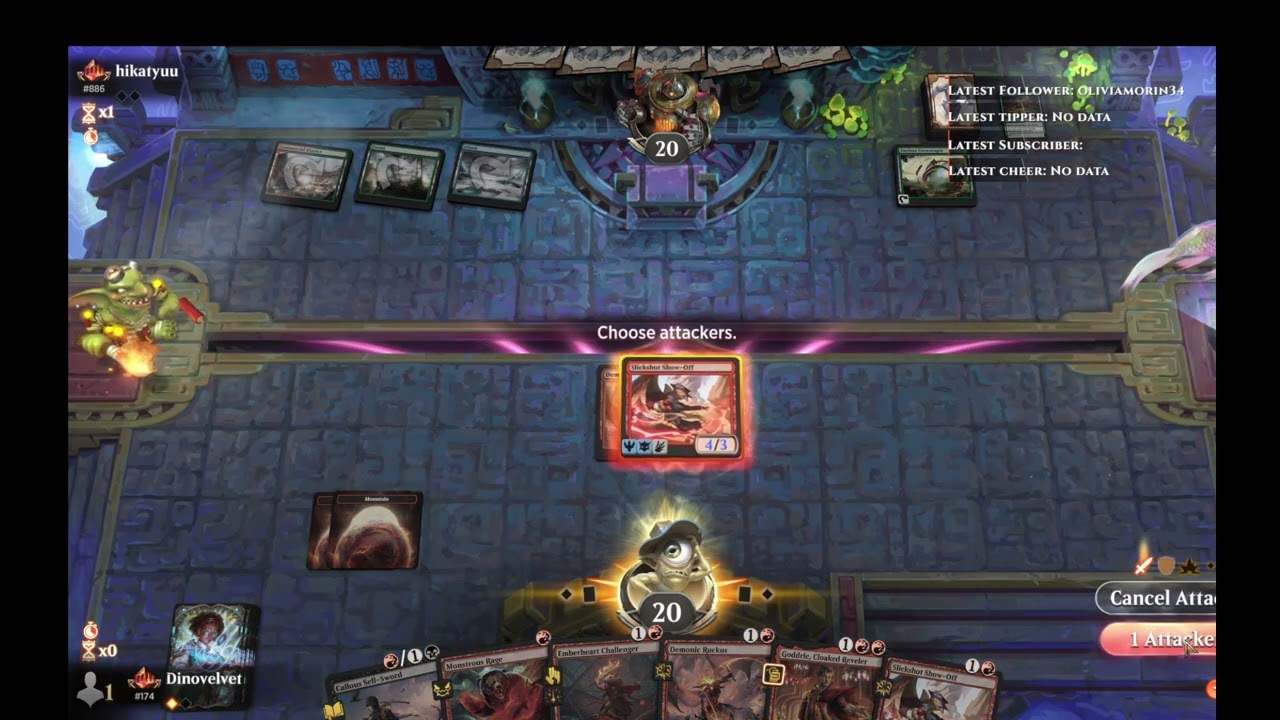
Task: Choose Goddric, Cloaked Reveler from hand
Action: 825,690
